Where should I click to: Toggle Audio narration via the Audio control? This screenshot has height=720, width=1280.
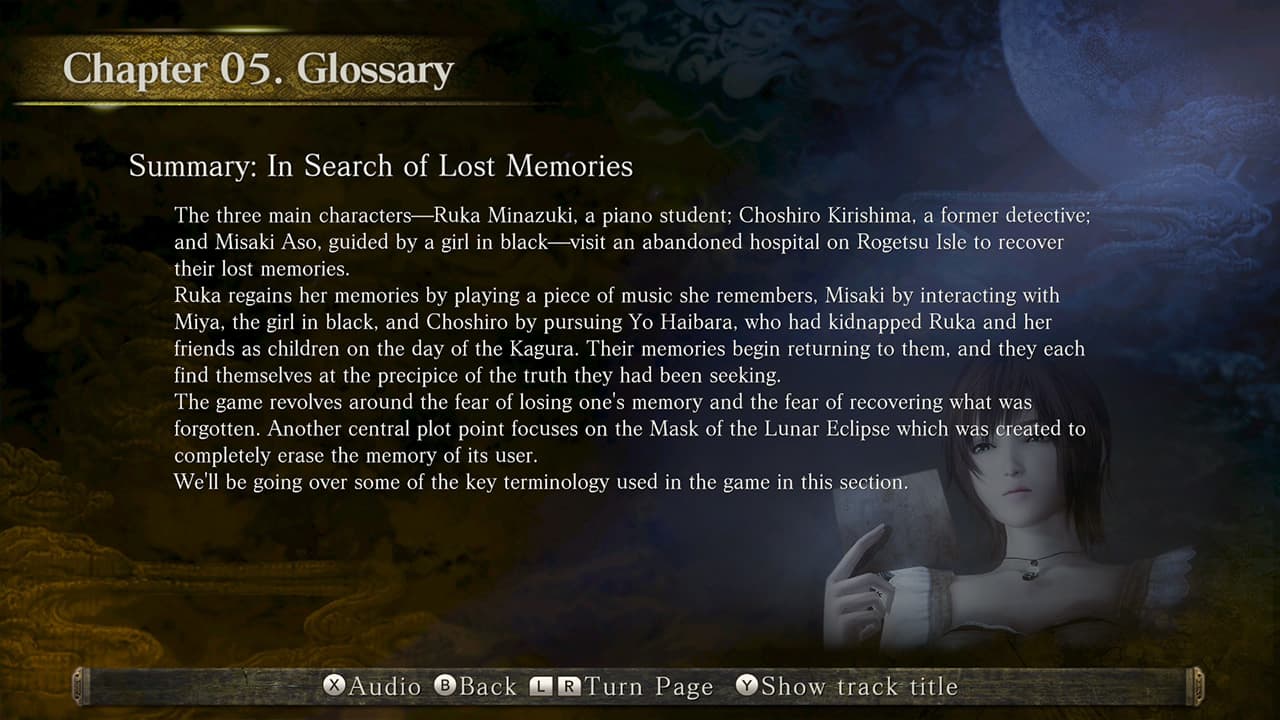(x=360, y=687)
